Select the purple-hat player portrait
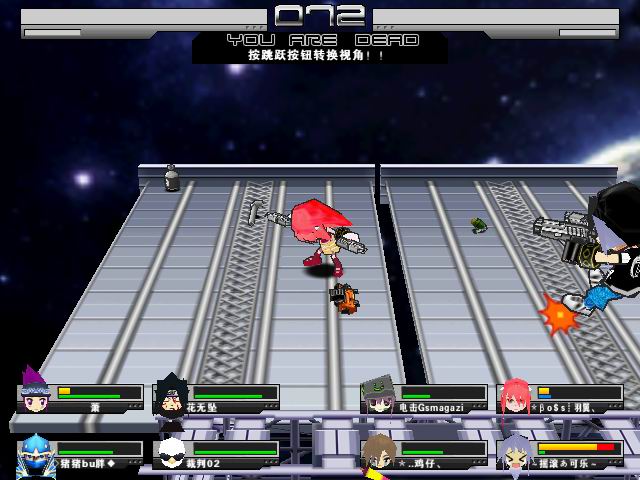 36,393
